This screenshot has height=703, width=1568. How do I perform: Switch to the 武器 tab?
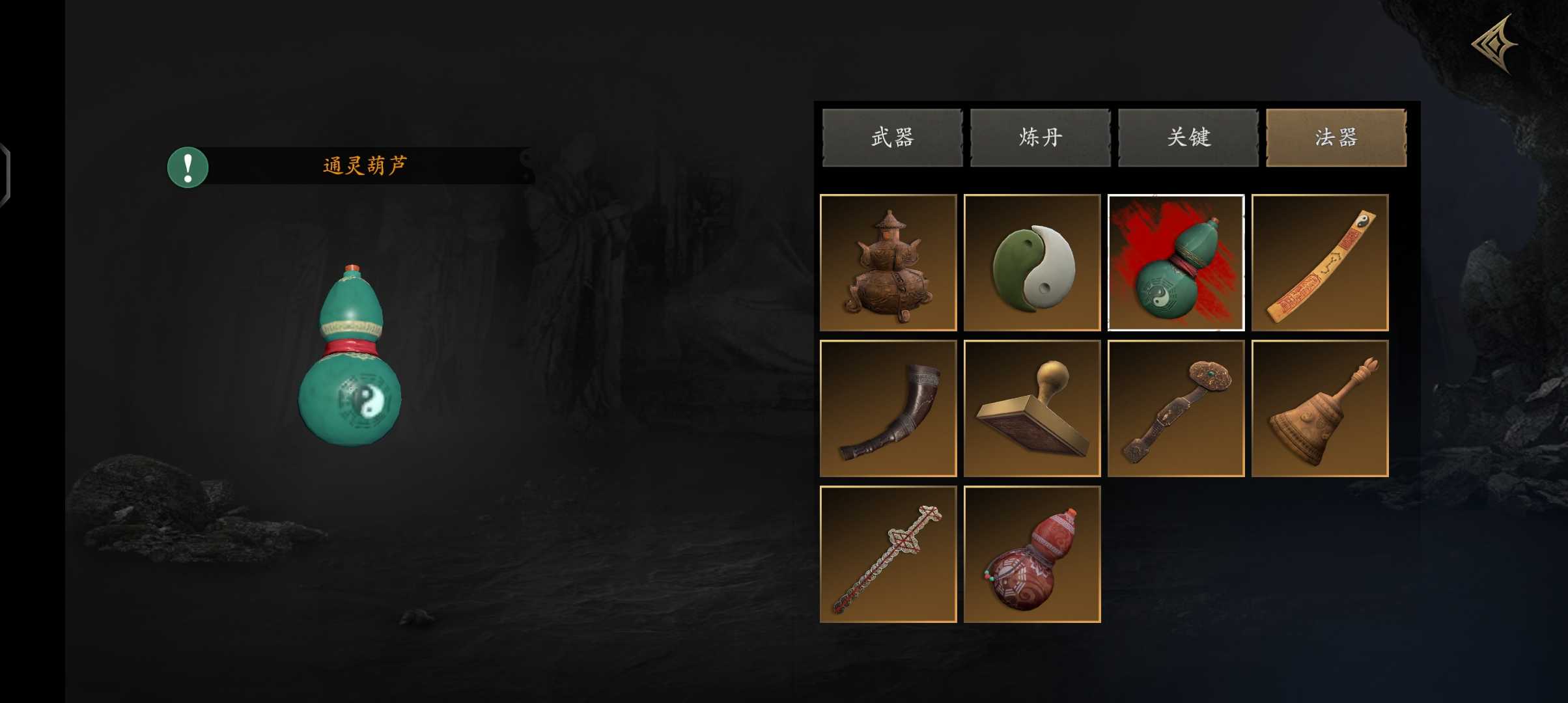[x=892, y=137]
